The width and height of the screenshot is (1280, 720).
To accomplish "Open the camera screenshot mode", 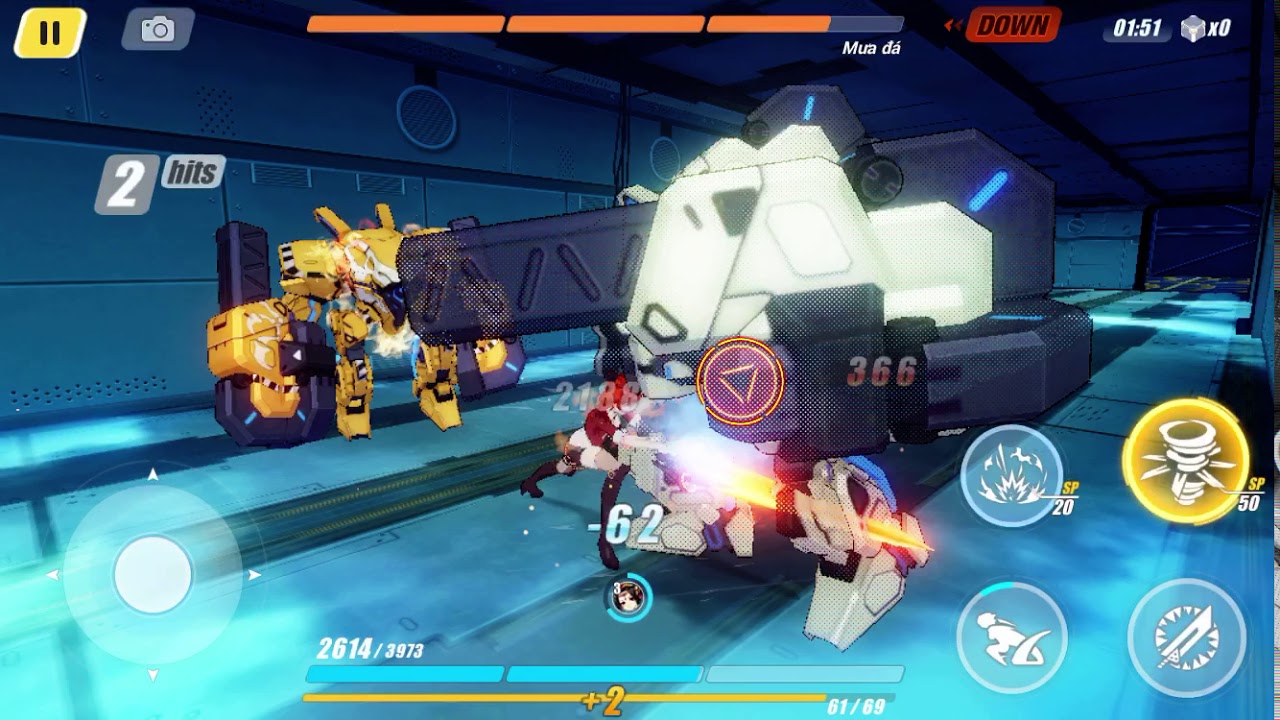I will click(x=158, y=30).
